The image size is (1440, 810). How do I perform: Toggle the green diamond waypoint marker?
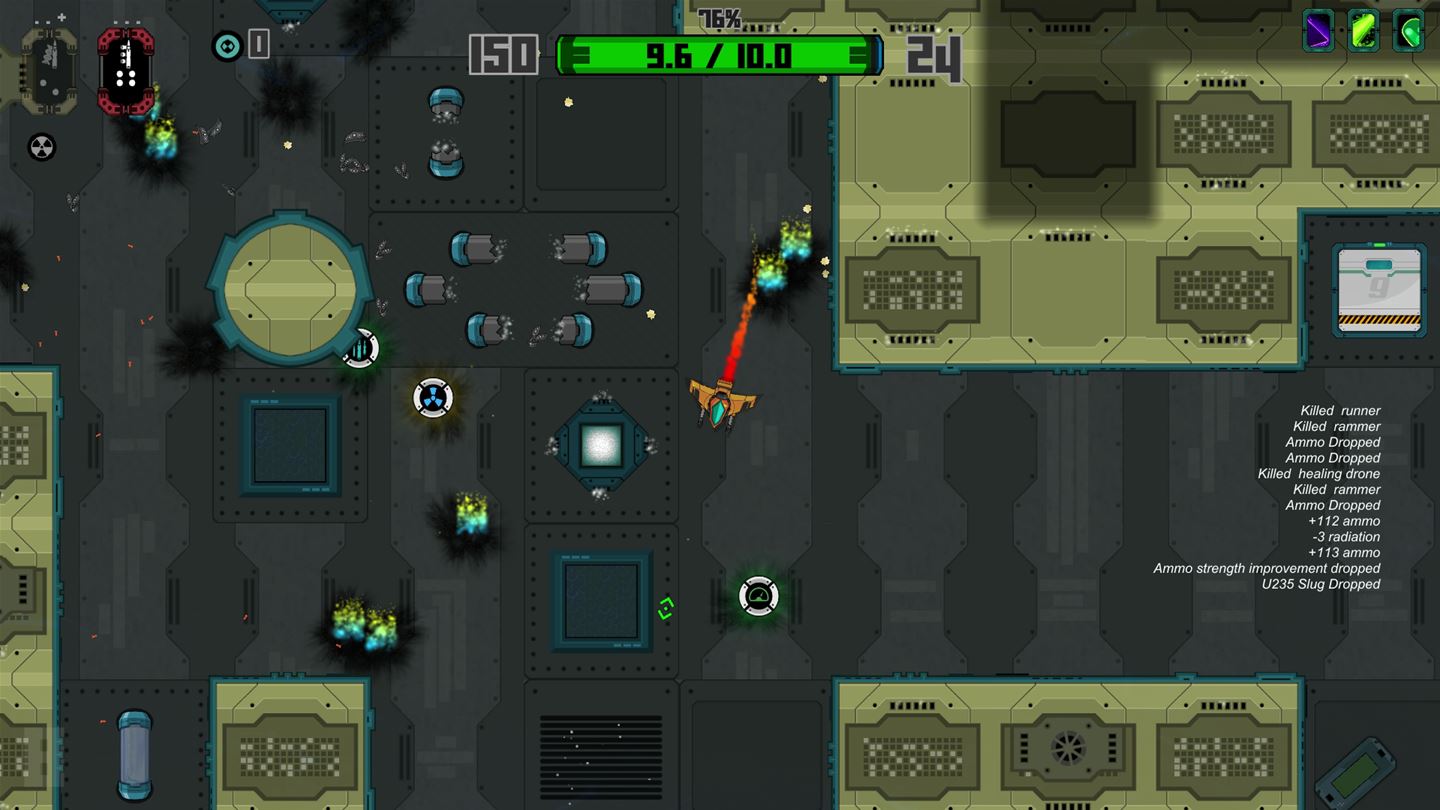click(665, 607)
